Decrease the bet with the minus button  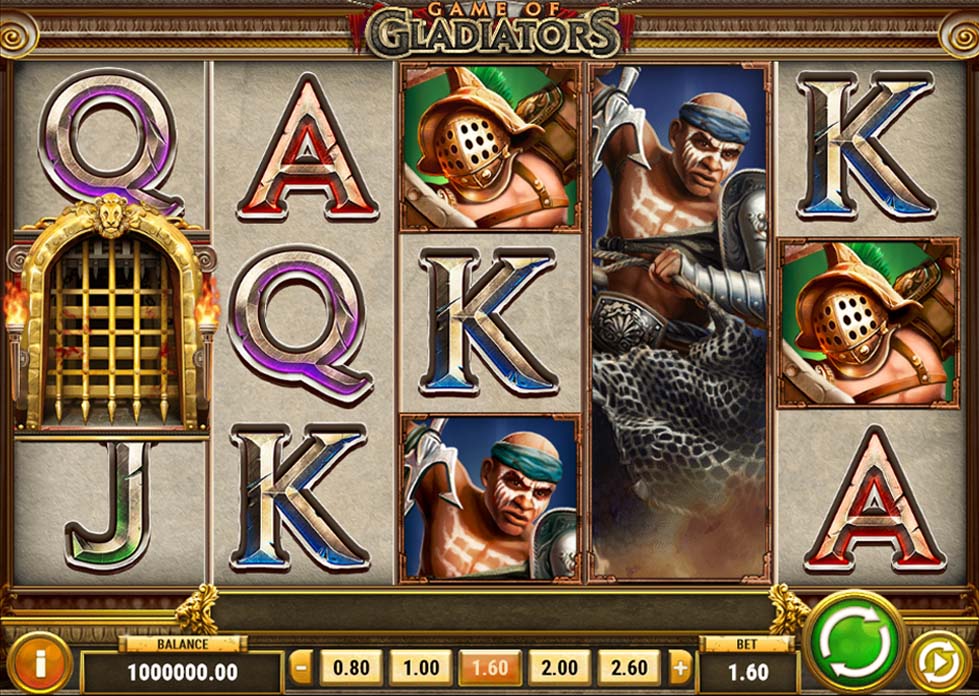(301, 667)
